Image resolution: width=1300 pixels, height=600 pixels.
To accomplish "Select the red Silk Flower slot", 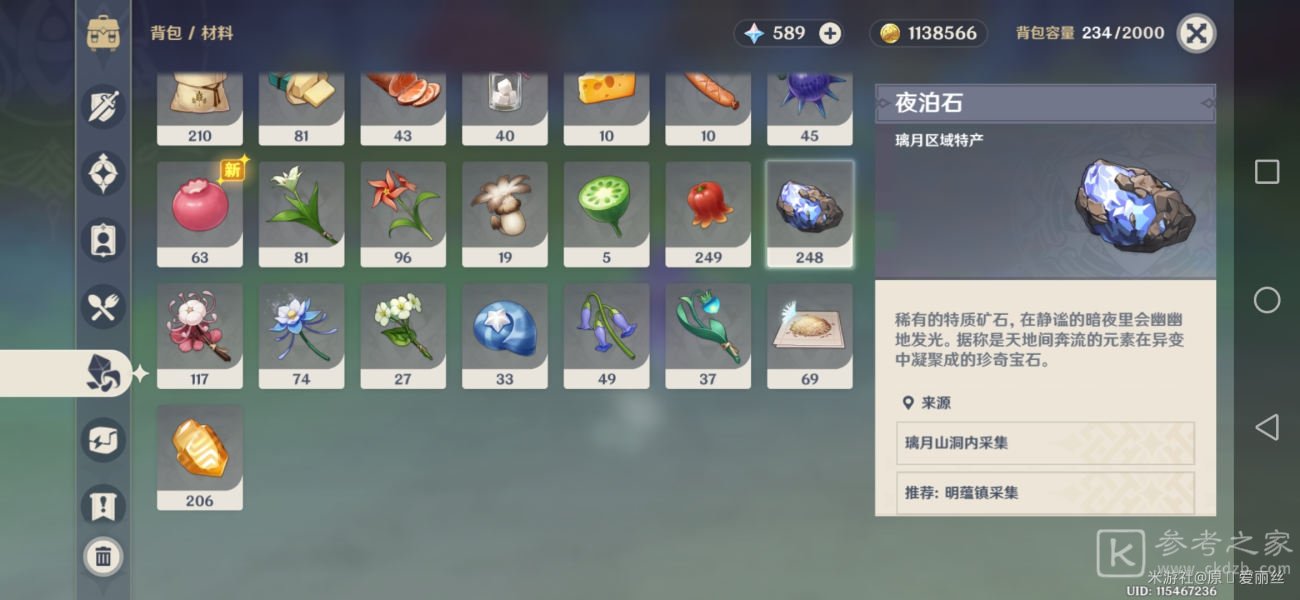I will 403,213.
